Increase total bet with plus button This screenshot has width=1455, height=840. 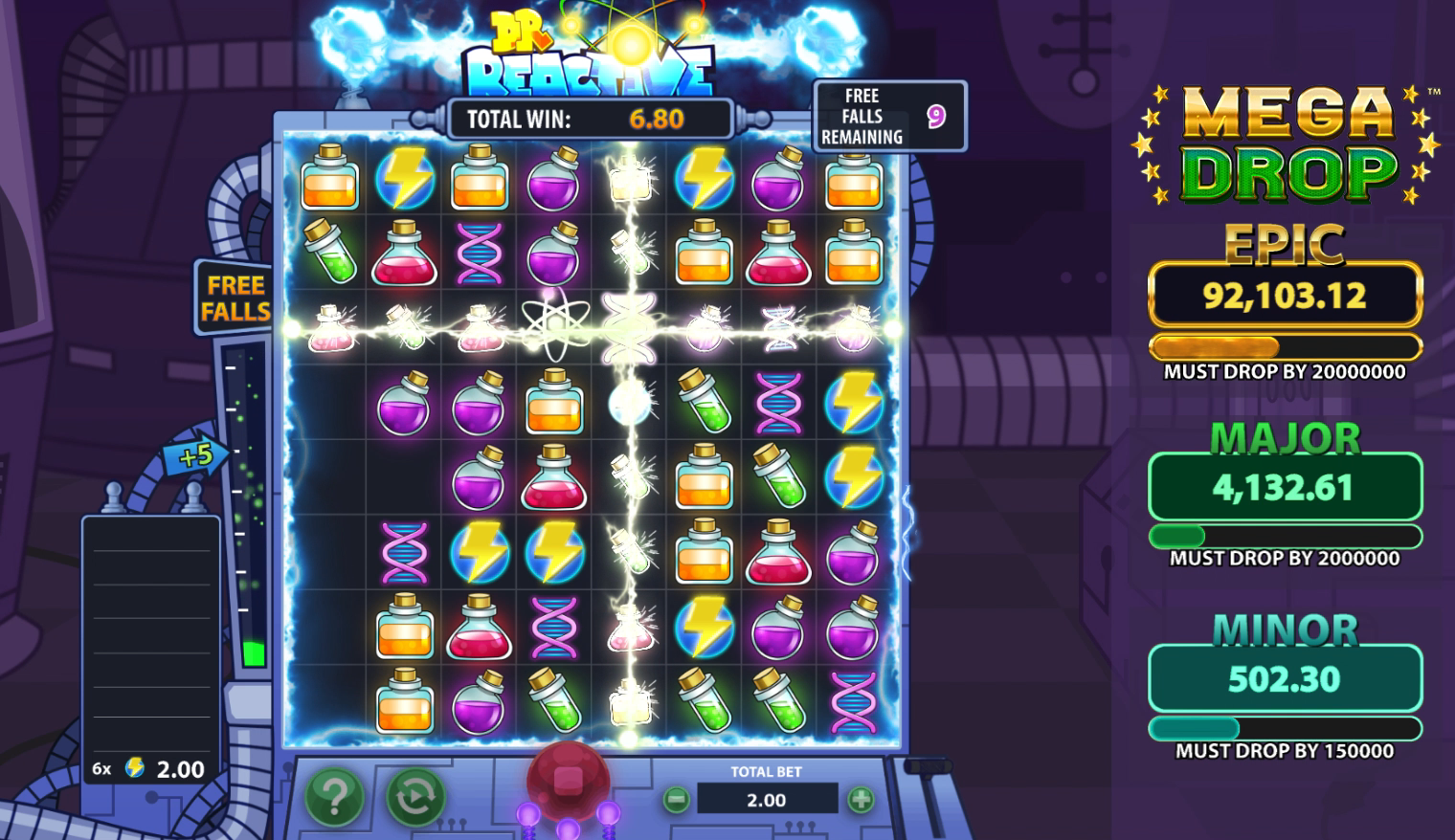(x=861, y=799)
